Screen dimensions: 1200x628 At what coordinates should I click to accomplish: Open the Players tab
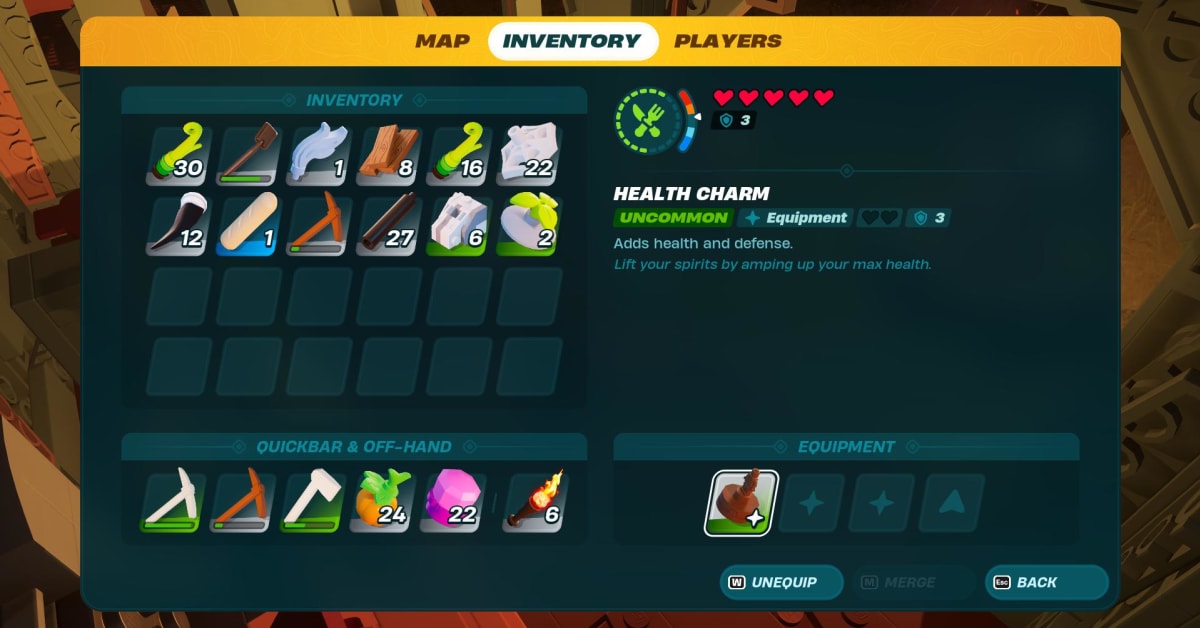(x=728, y=41)
